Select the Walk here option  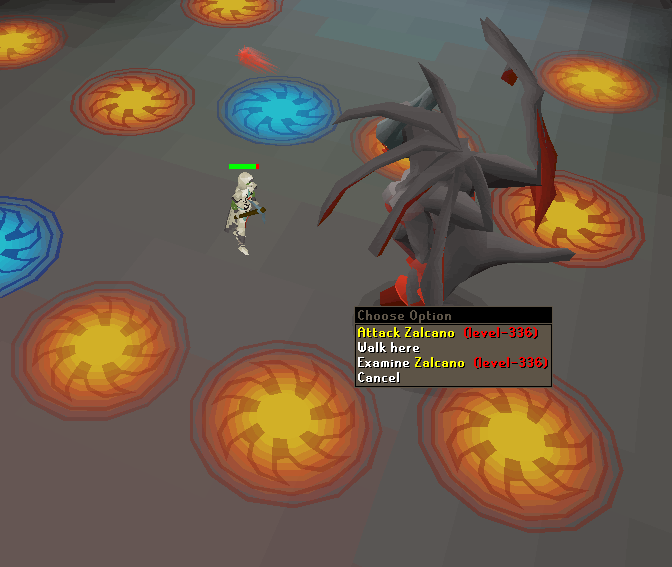click(389, 348)
